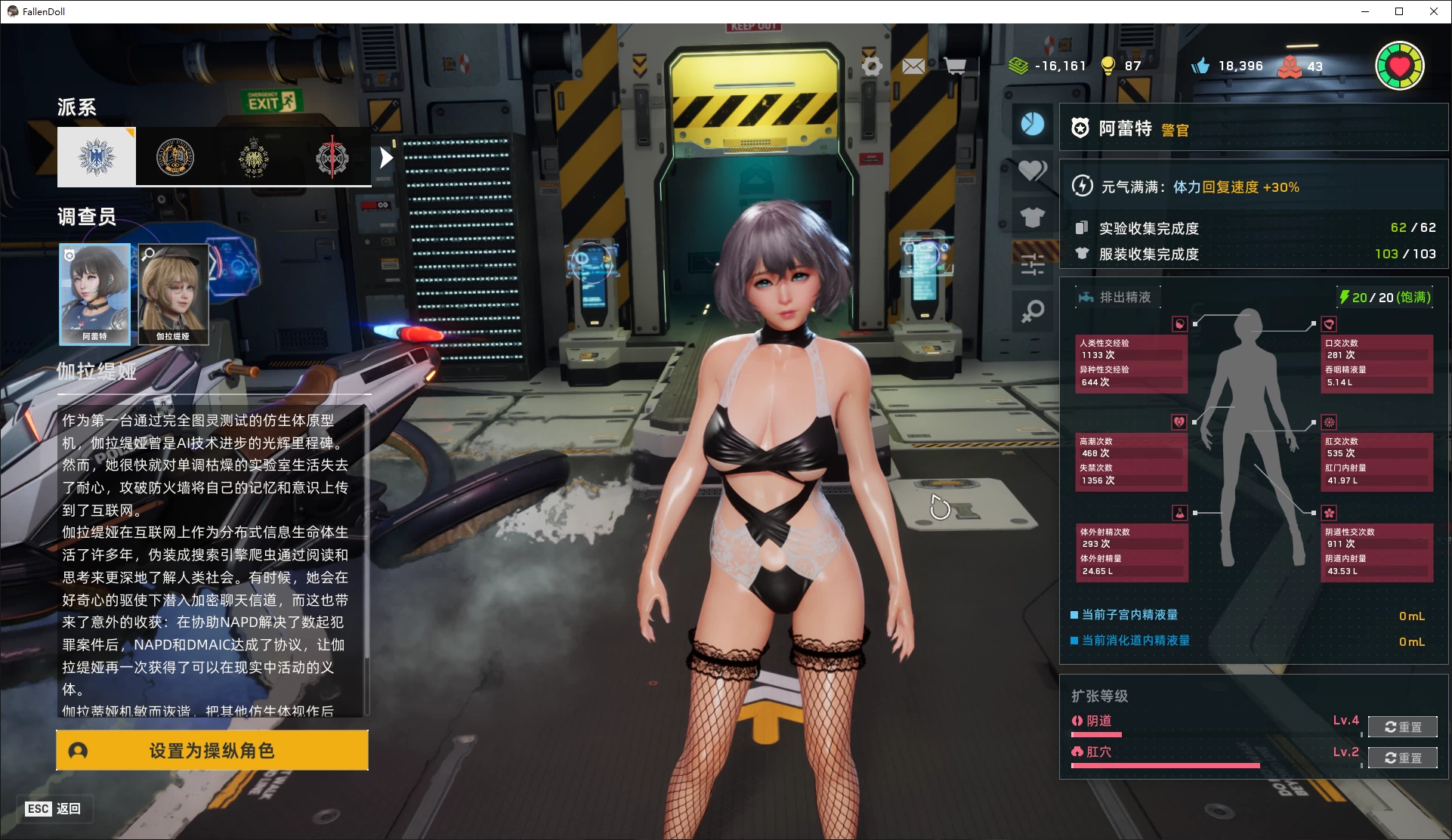Open the sliders adjustment tab
This screenshot has height=840, width=1452.
pos(1032,264)
